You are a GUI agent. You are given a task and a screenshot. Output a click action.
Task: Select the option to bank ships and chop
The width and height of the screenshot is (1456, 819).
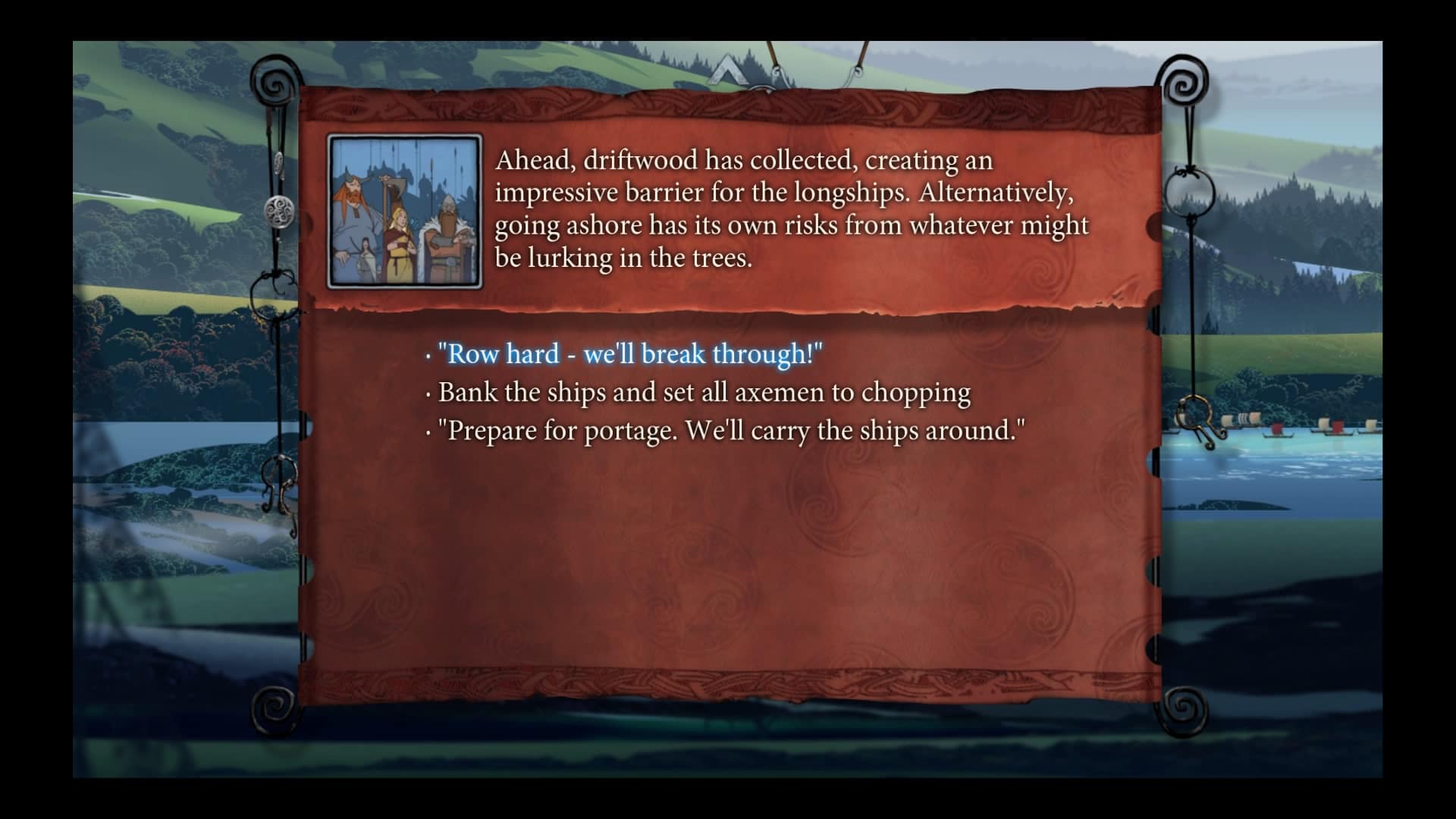click(x=704, y=393)
